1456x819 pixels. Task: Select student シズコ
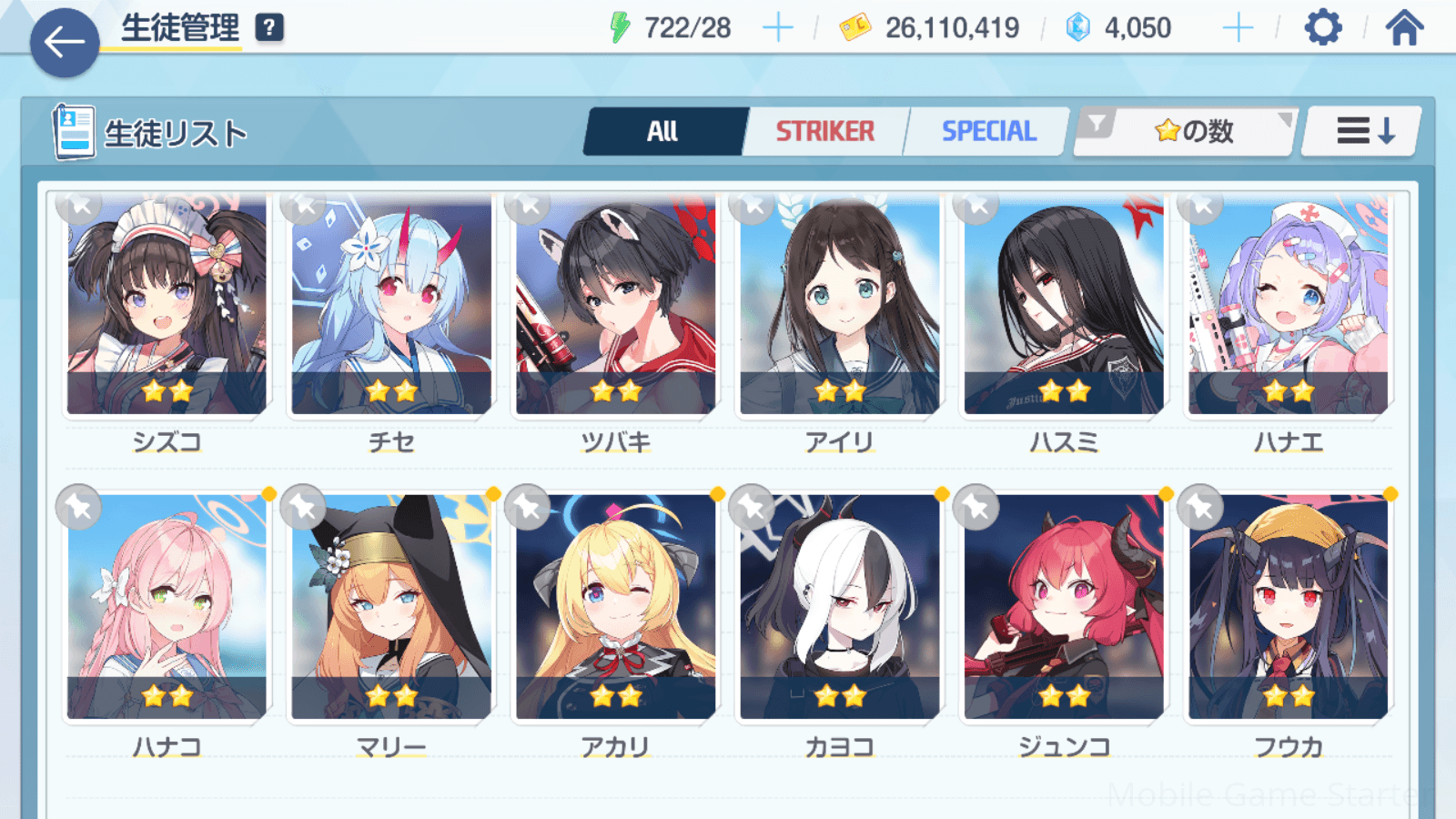pyautogui.click(x=167, y=309)
